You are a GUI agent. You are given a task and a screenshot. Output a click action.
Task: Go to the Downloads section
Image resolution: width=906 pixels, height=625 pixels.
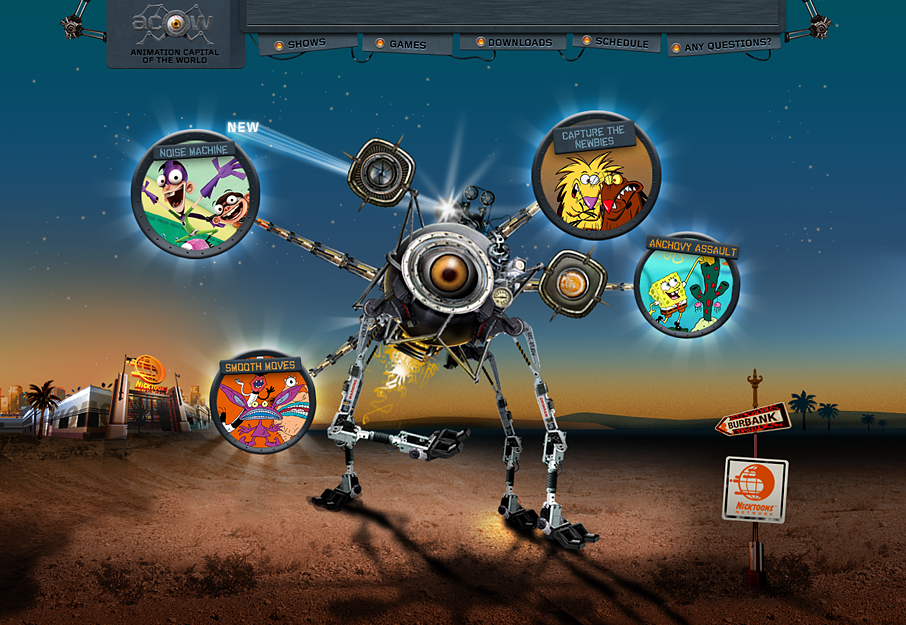(x=519, y=43)
